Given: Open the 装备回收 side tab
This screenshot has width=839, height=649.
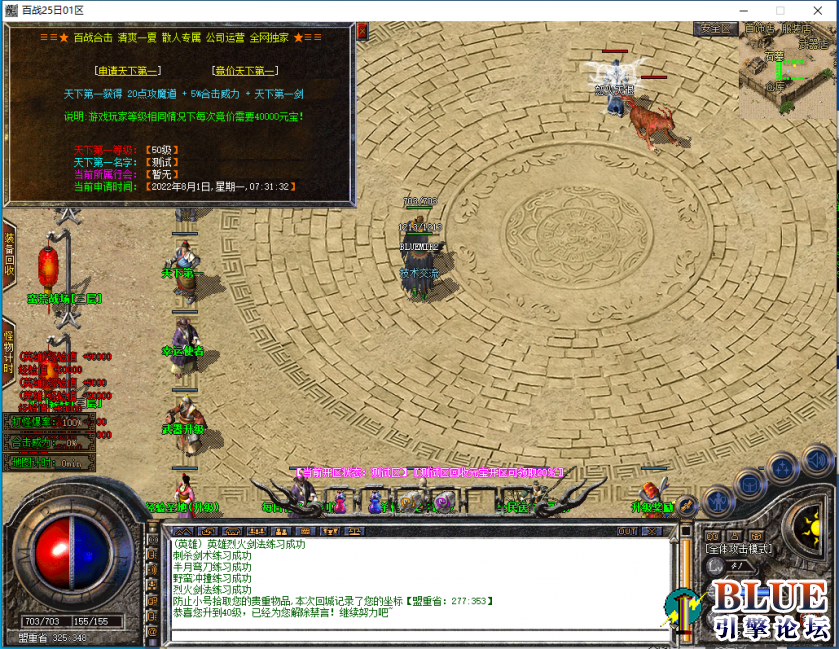Looking at the screenshot, I should coord(9,255).
